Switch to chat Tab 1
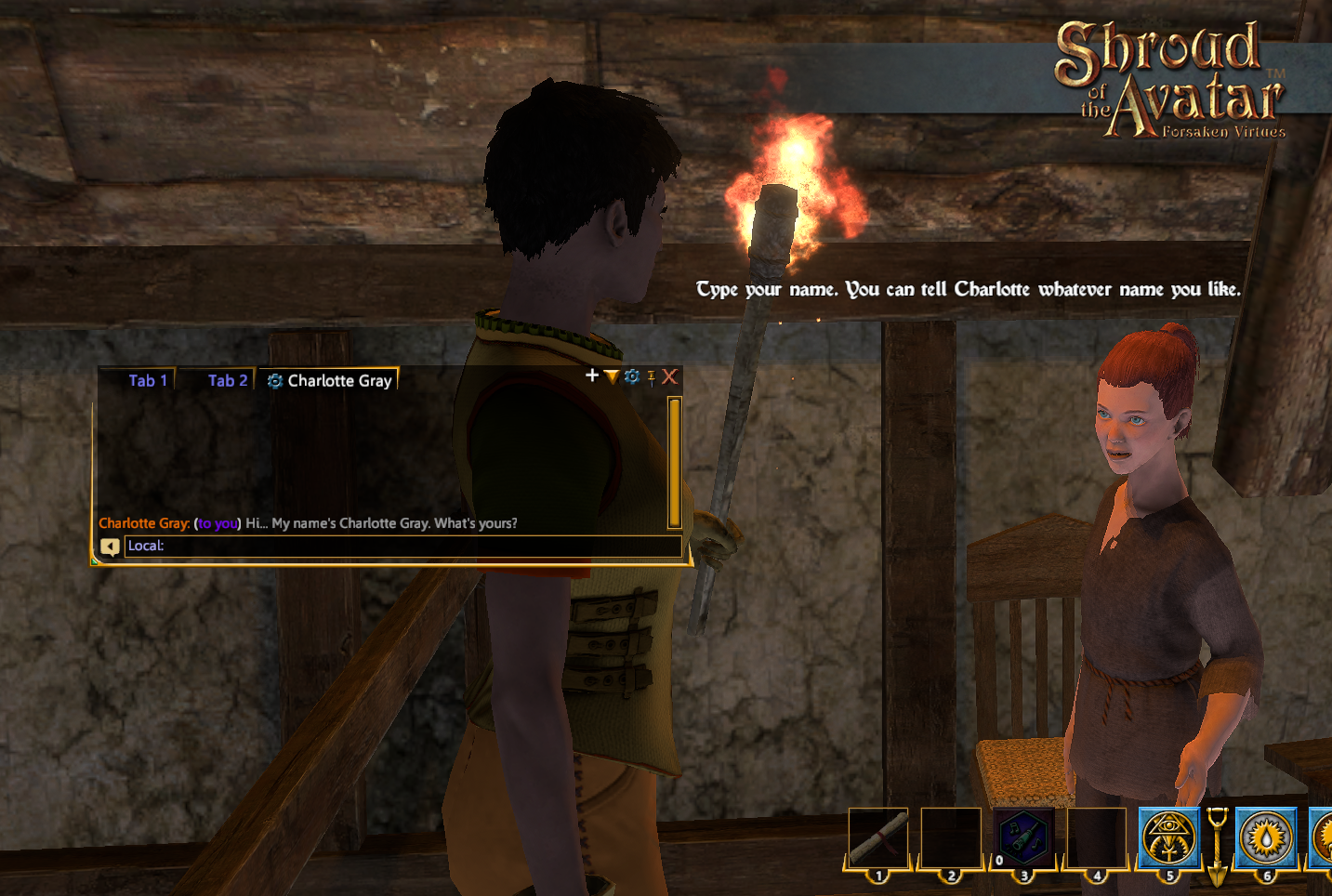This screenshot has width=1332, height=896. 148,380
